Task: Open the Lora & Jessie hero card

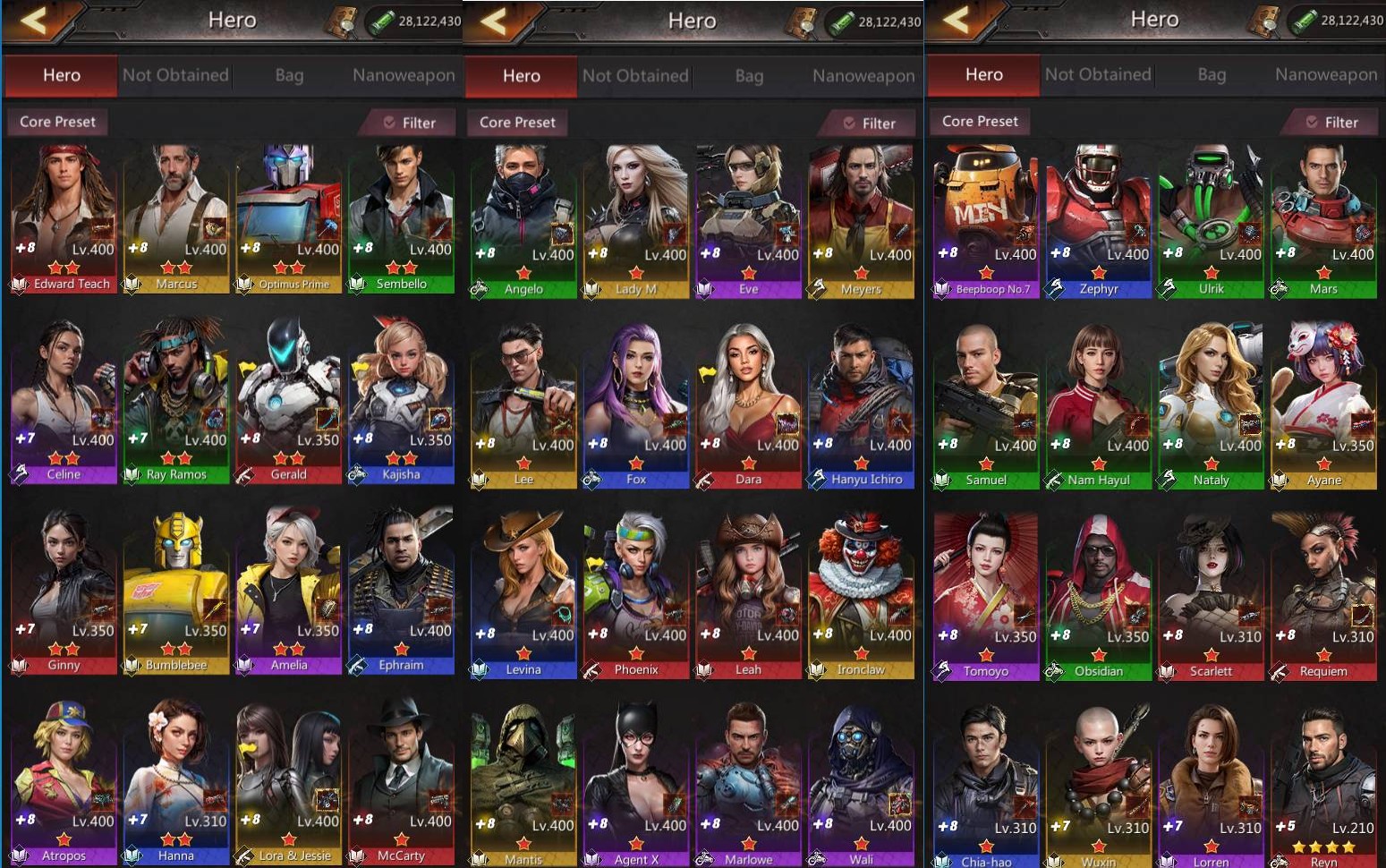Action: point(288,783)
